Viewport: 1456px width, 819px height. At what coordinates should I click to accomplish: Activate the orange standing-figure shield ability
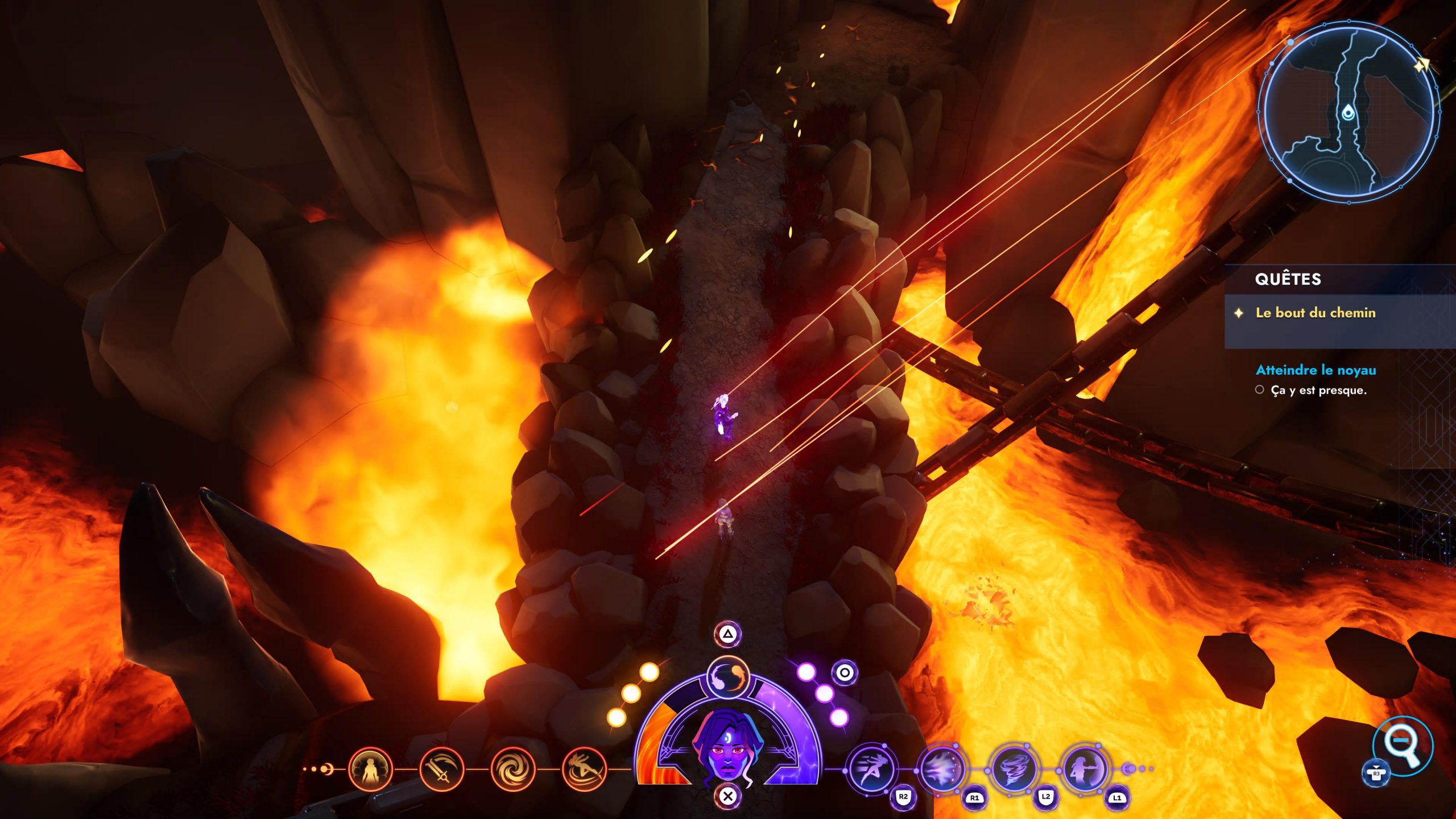[x=370, y=770]
